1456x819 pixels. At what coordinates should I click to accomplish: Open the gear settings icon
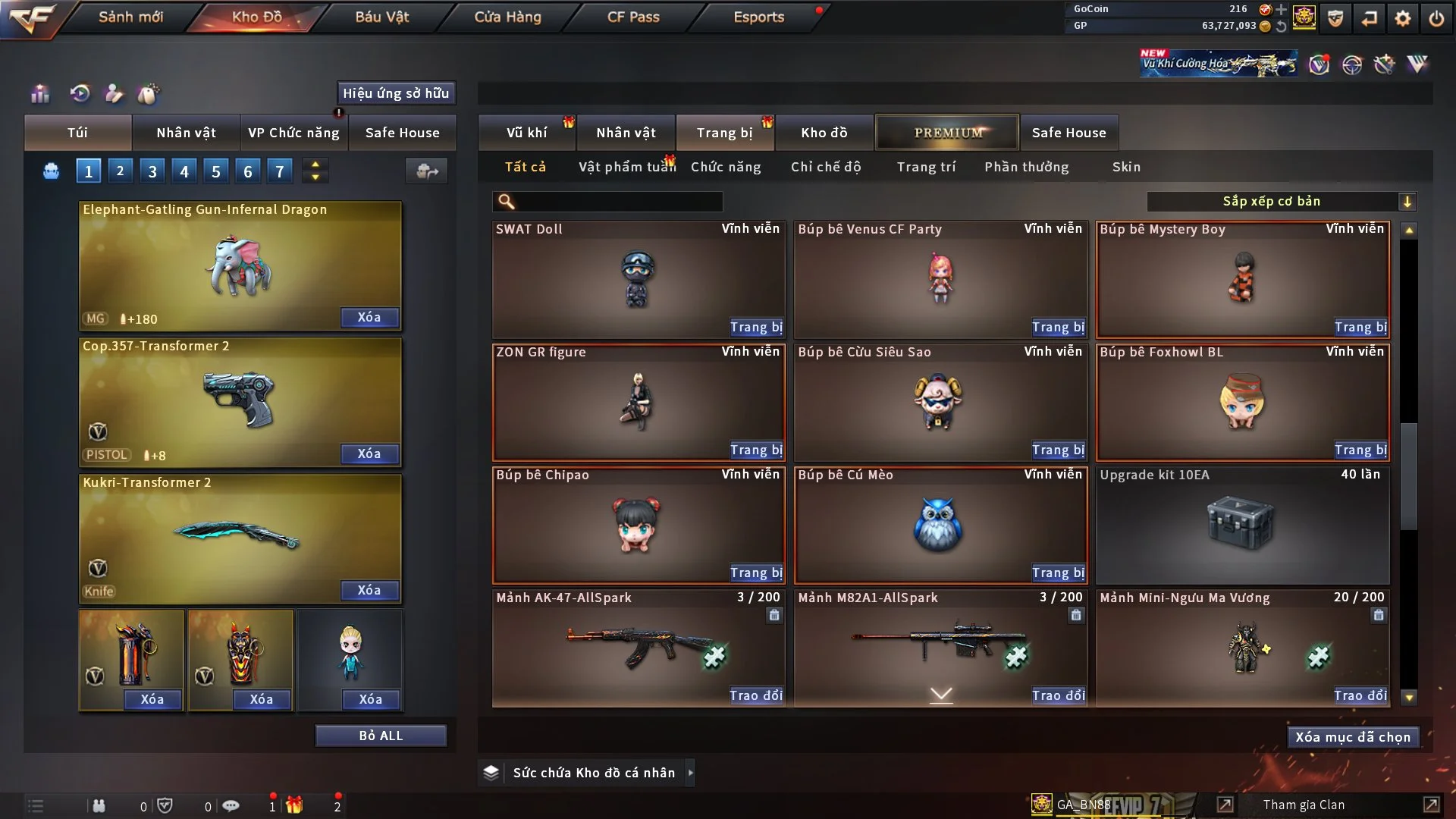[x=1403, y=18]
